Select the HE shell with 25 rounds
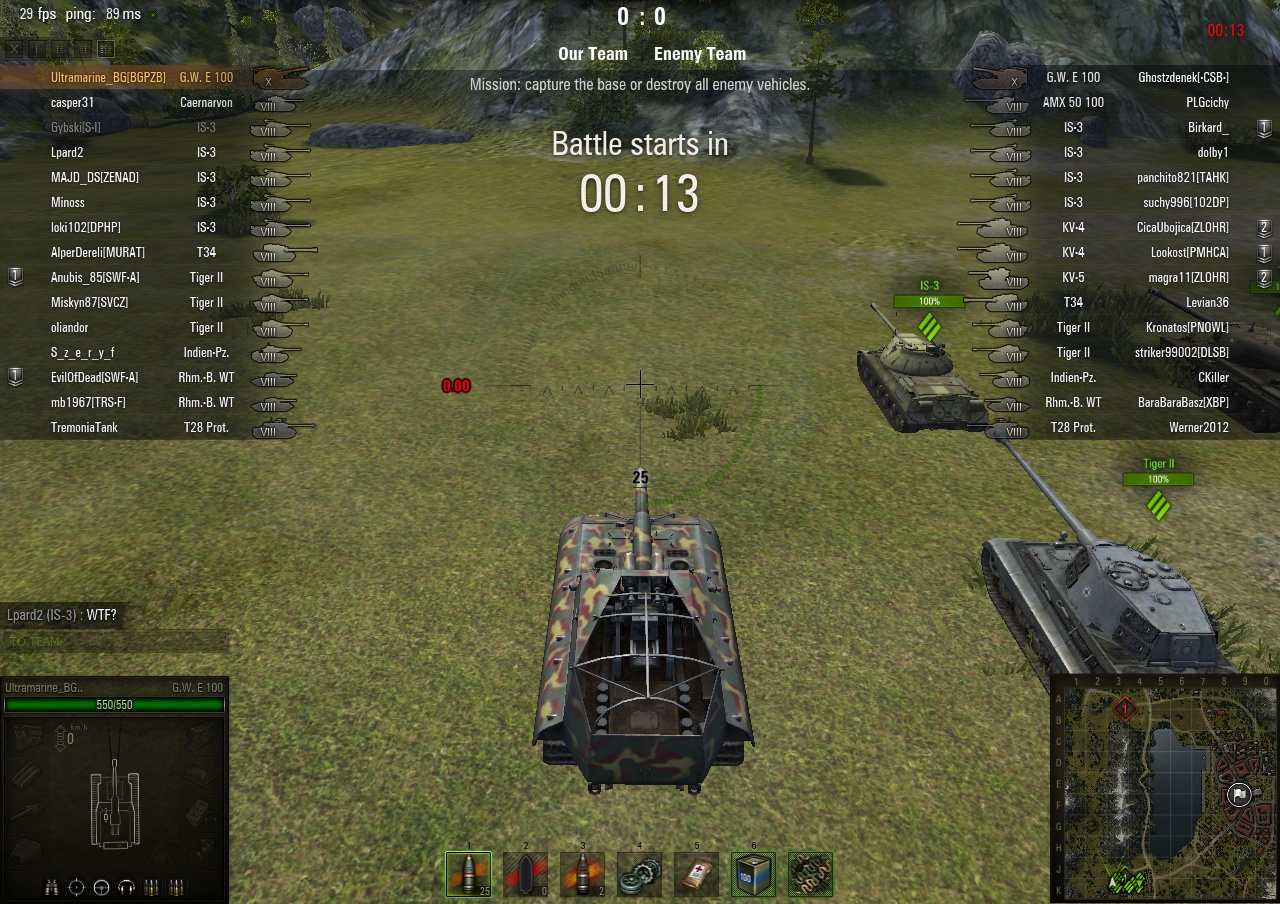Viewport: 1280px width, 904px height. tap(468, 874)
